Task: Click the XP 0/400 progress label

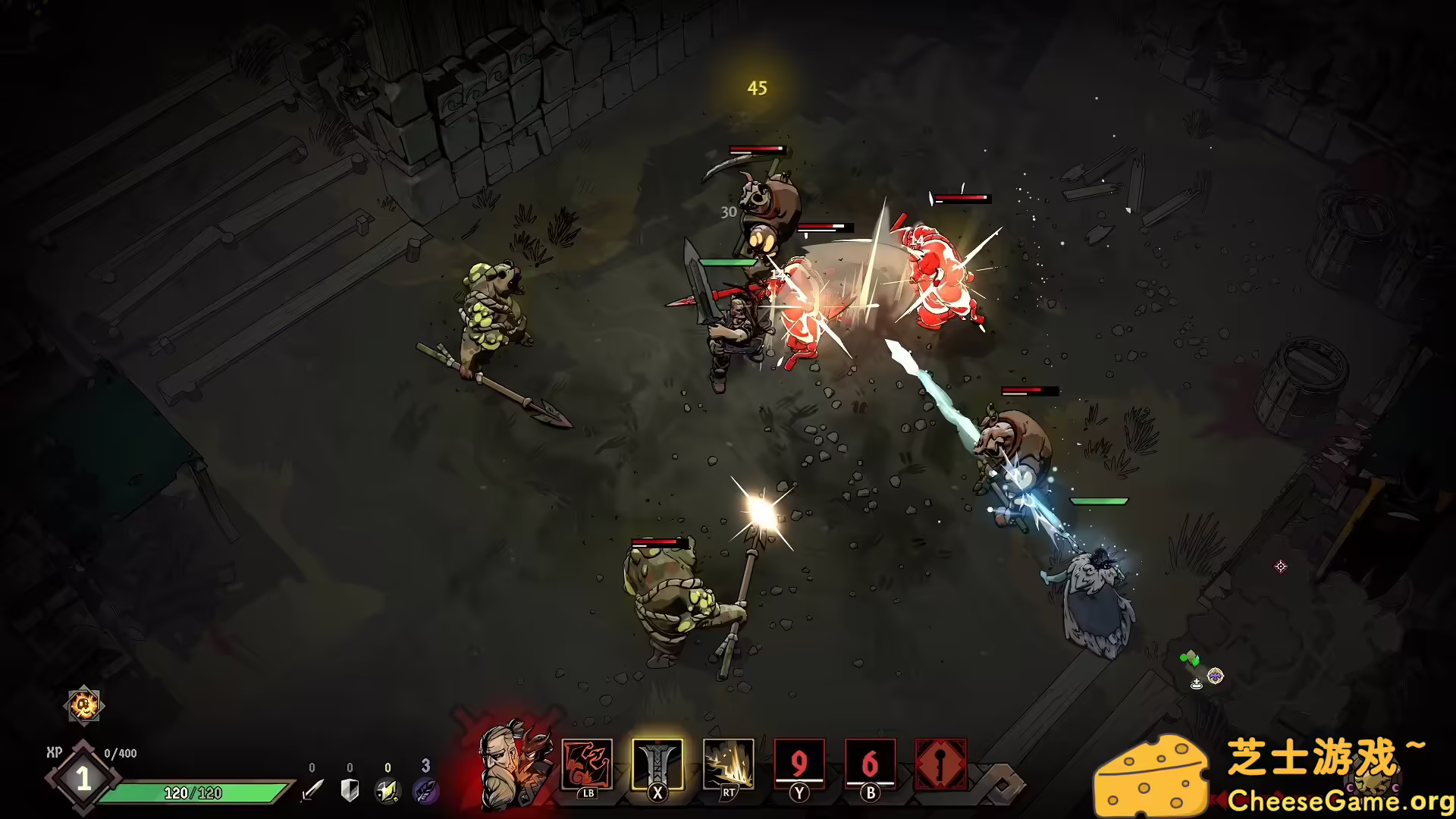Action: tap(99, 752)
